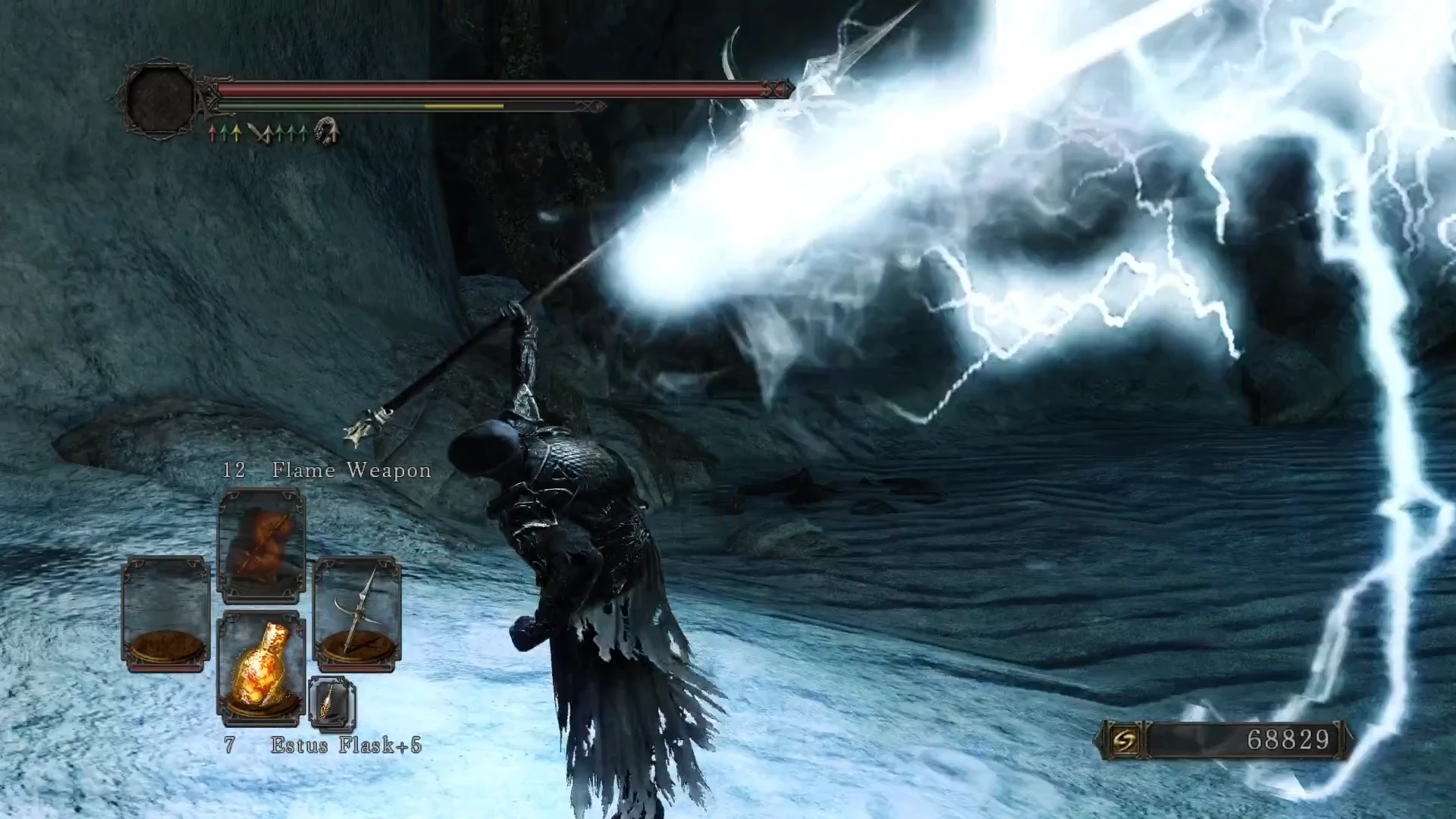Screen dimensions: 1456x819
Task: Click the pink arrow buff status icon
Action: pyautogui.click(x=213, y=134)
